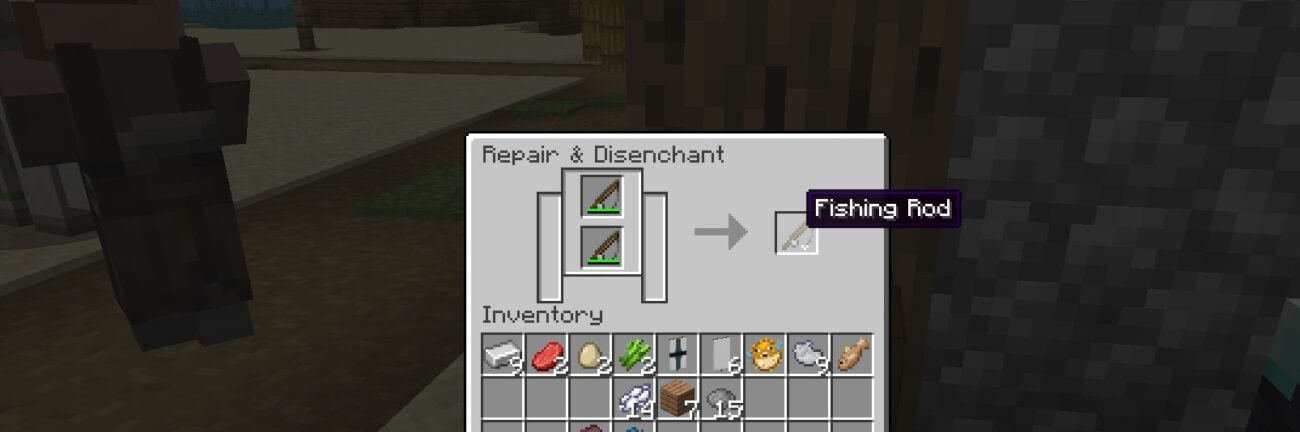The height and width of the screenshot is (432, 1300).
Task: Select the green sugar cane stack
Action: (x=634, y=355)
